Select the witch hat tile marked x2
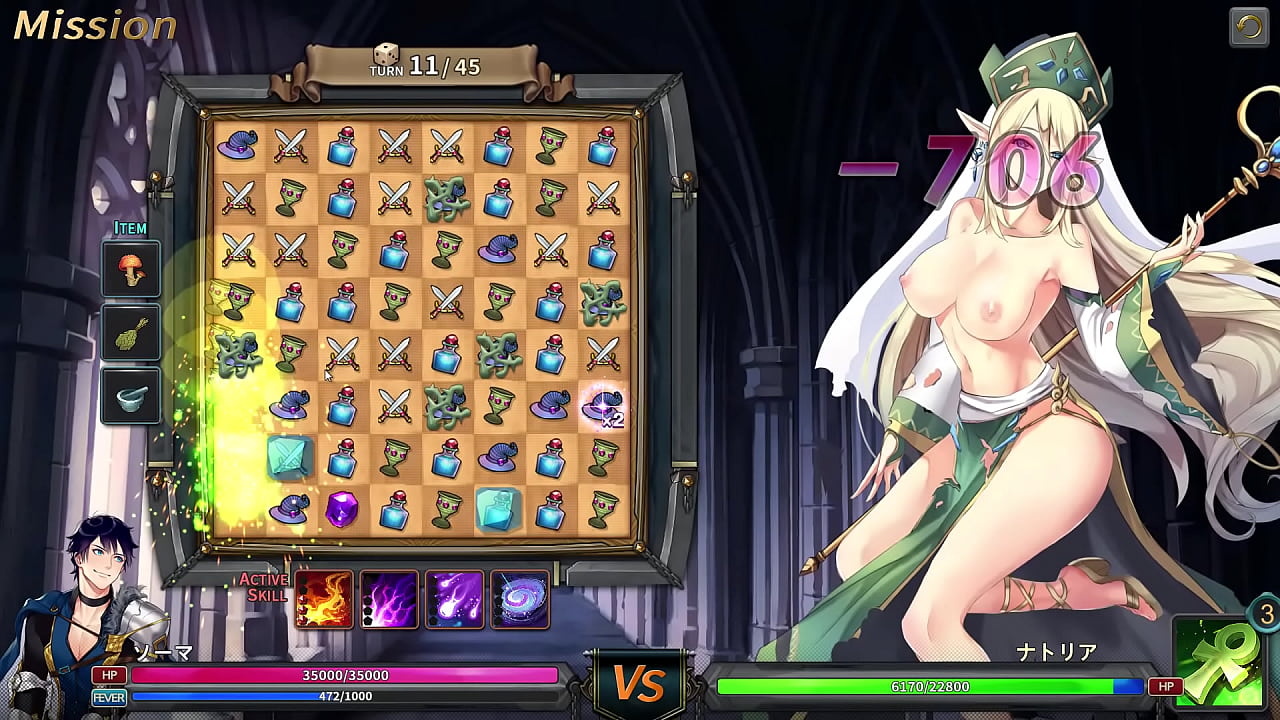1280x720 pixels. coord(603,406)
